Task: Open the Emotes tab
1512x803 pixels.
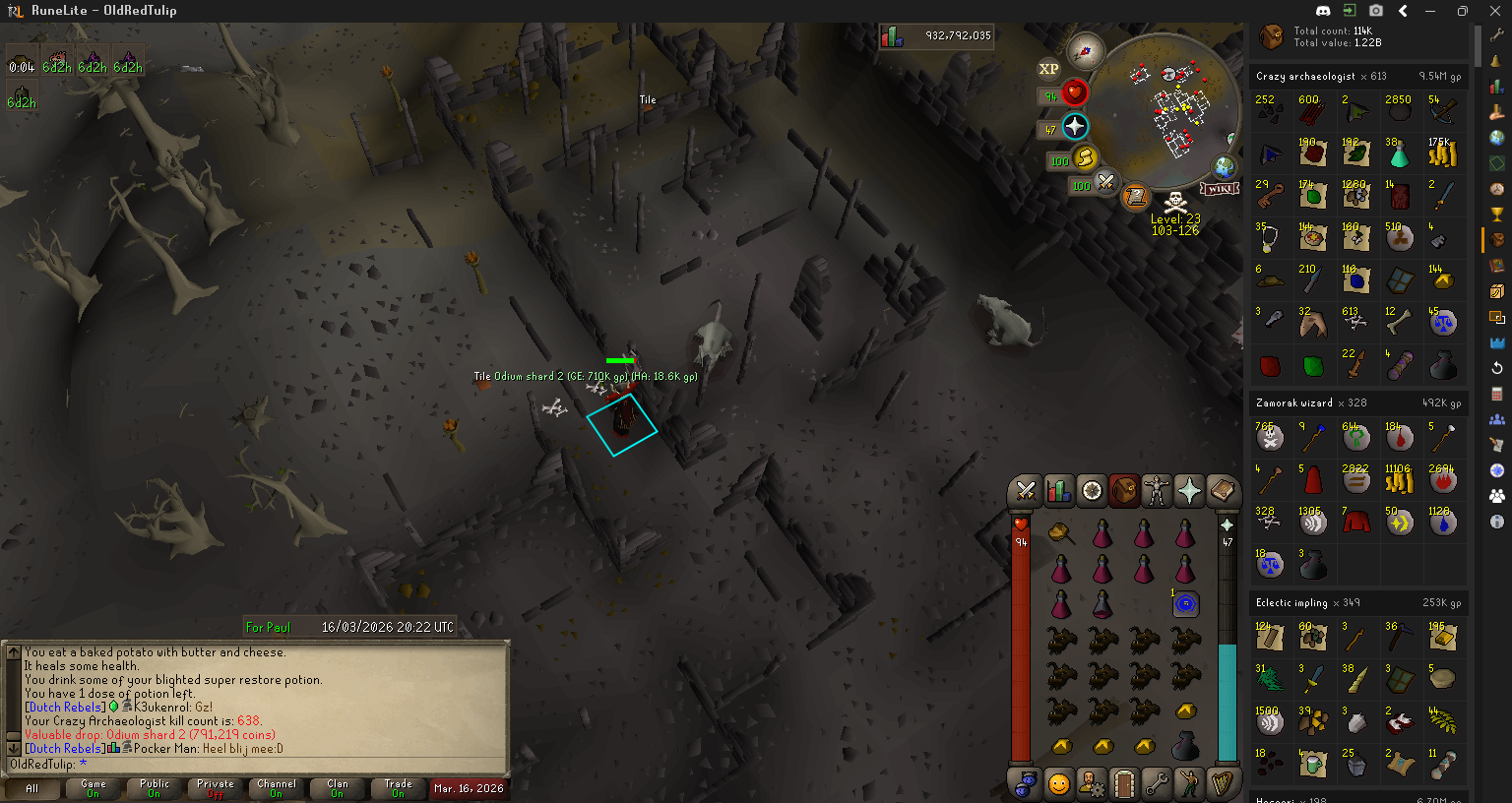Action: [1189, 784]
